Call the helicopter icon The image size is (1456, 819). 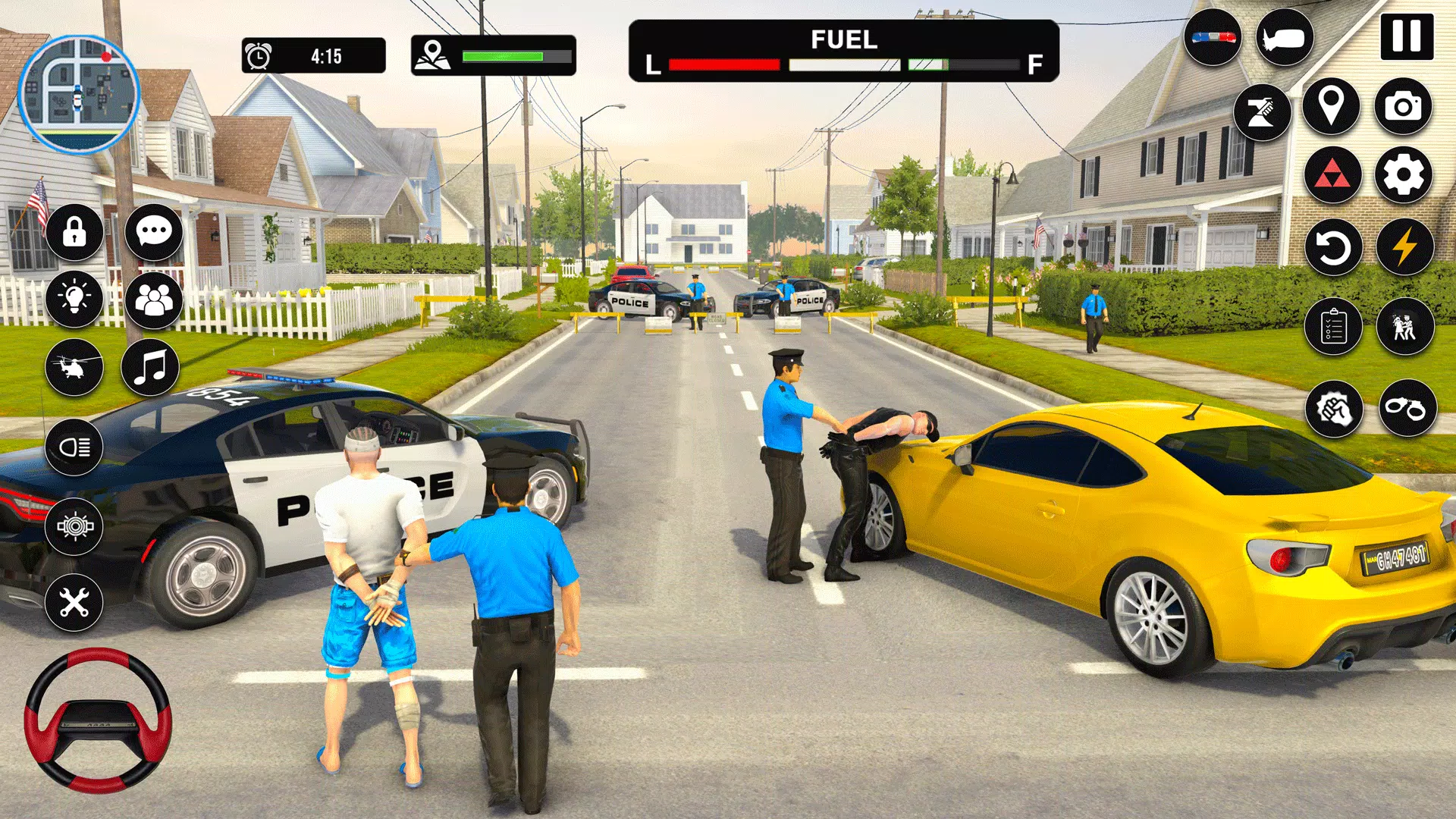(74, 366)
